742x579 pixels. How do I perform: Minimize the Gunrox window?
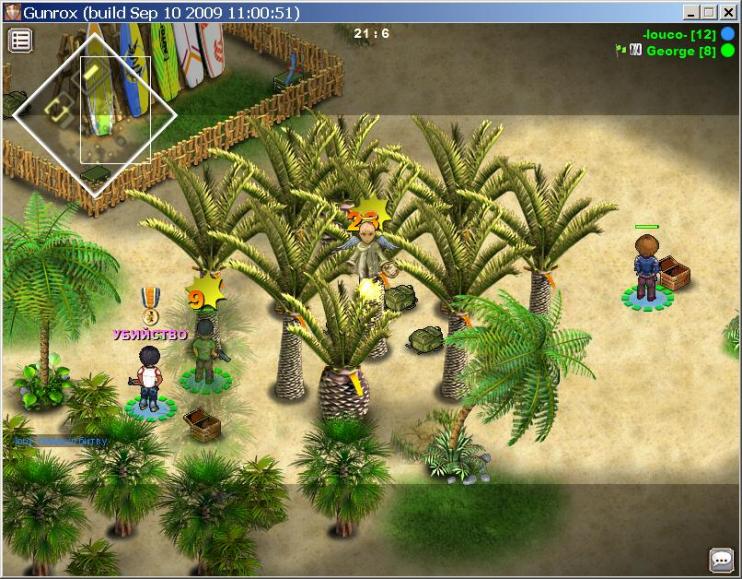click(x=692, y=12)
